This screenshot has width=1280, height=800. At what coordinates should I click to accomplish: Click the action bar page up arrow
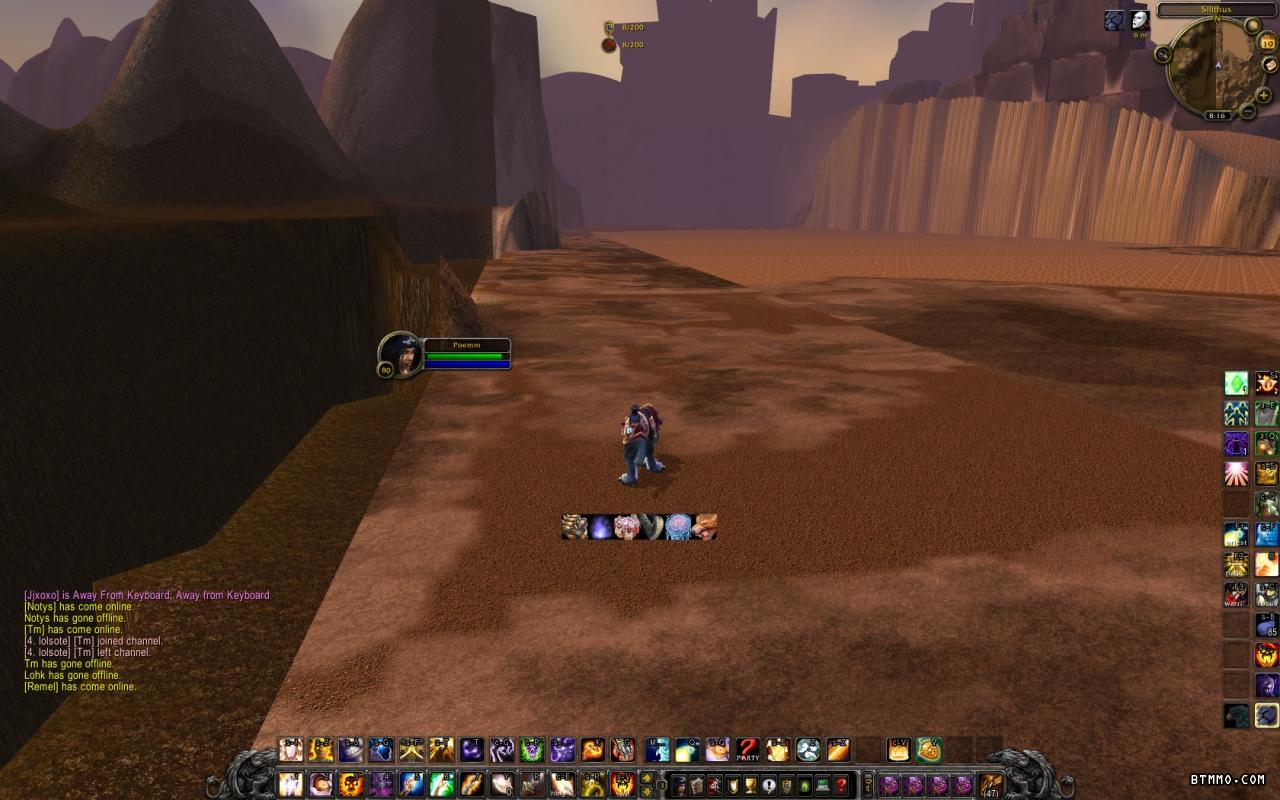647,776
